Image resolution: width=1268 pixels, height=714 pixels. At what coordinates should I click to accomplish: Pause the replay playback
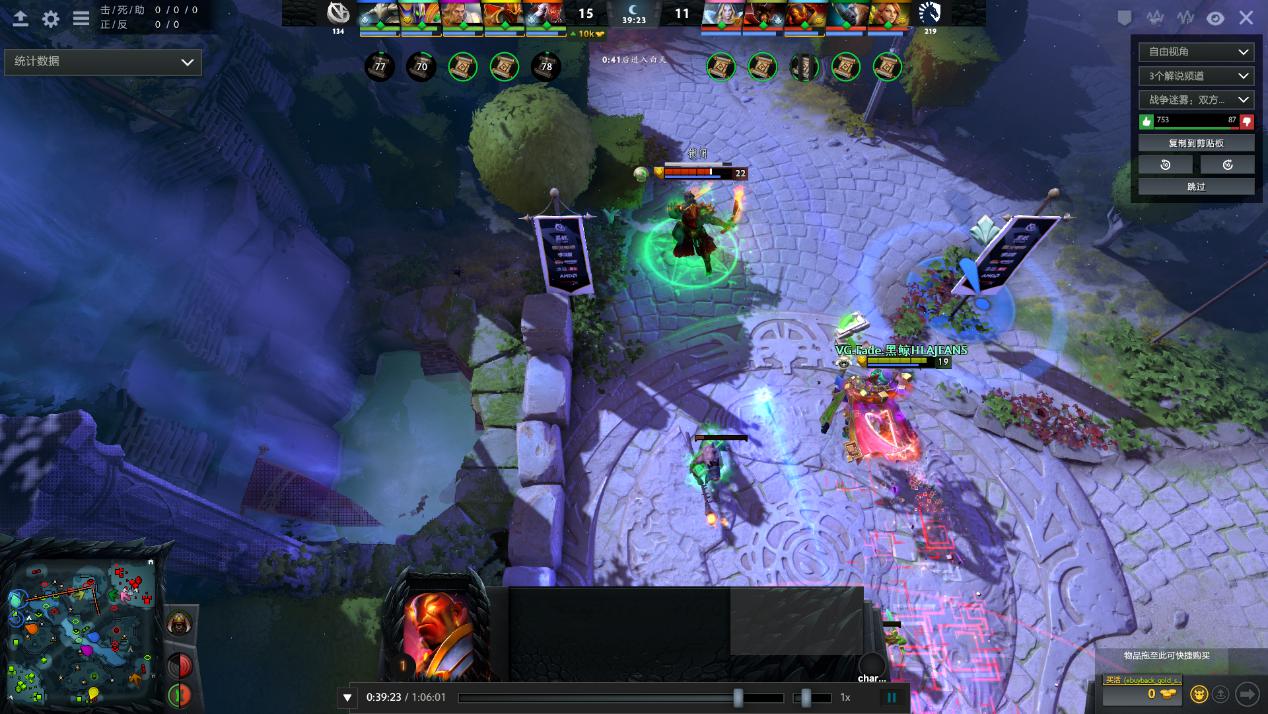[891, 698]
